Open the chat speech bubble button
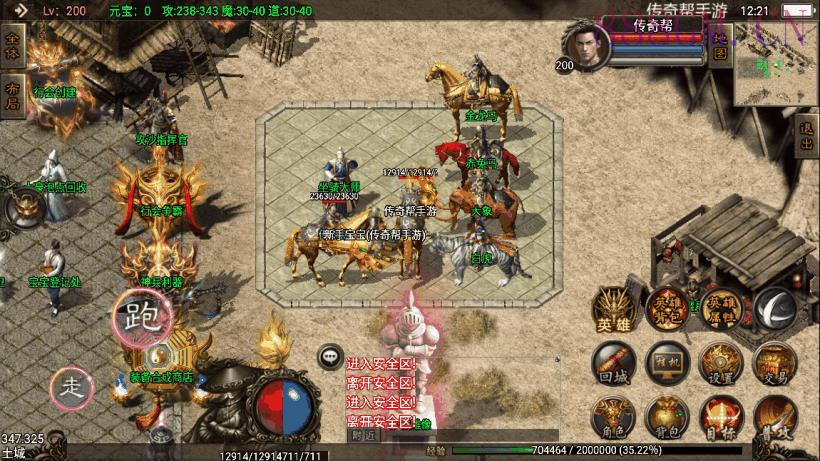The height and width of the screenshot is (461, 820). coord(329,356)
